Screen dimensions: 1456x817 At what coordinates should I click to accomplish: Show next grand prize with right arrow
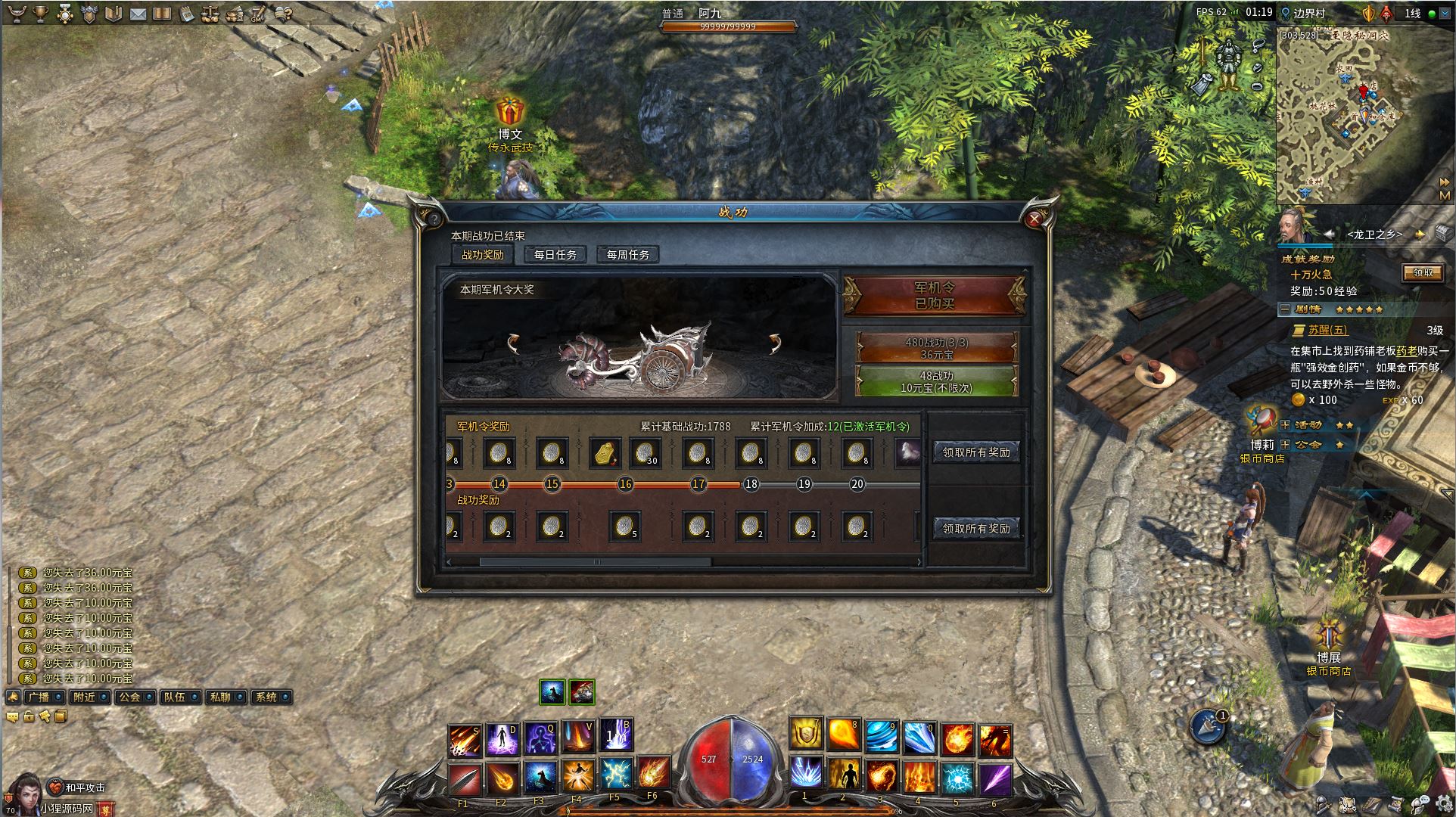[775, 344]
